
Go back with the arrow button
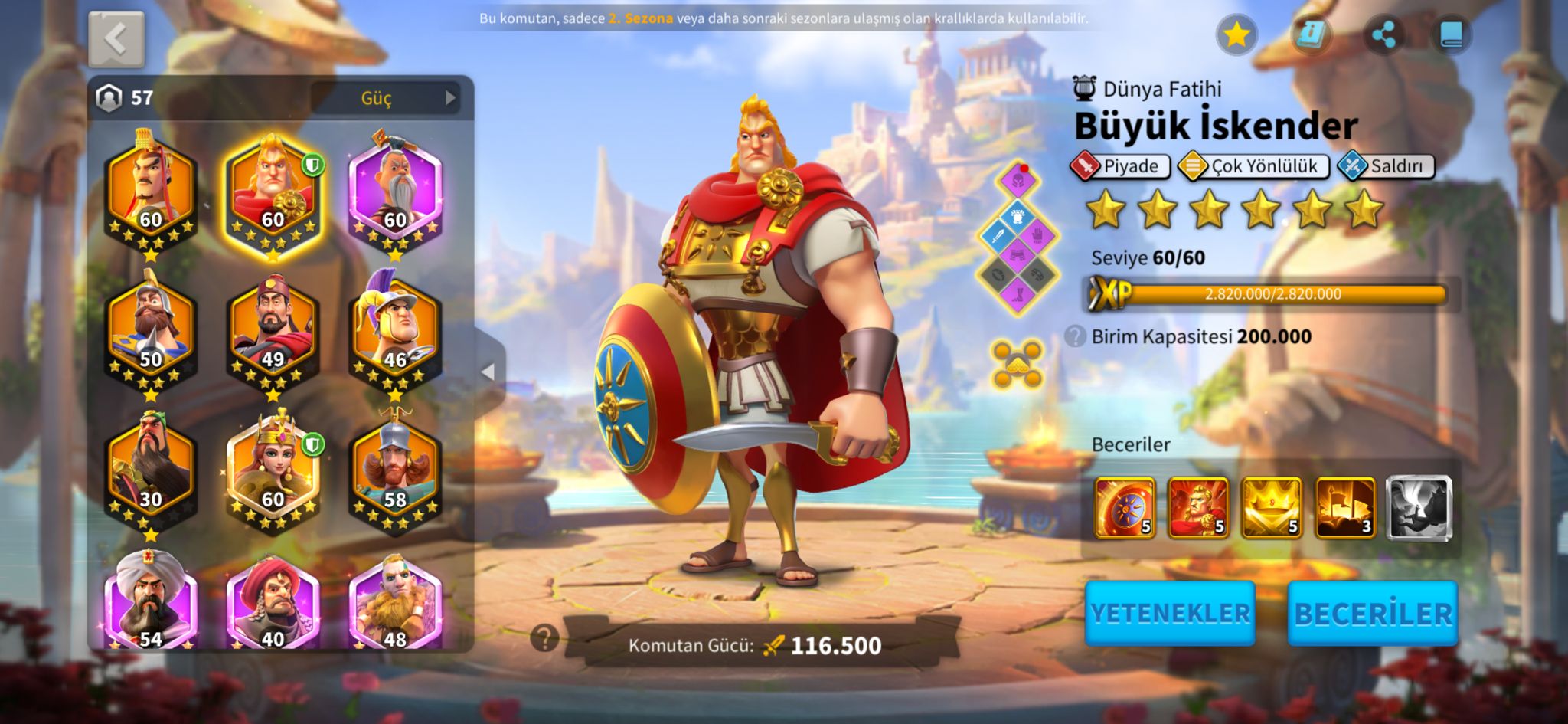tap(116, 39)
